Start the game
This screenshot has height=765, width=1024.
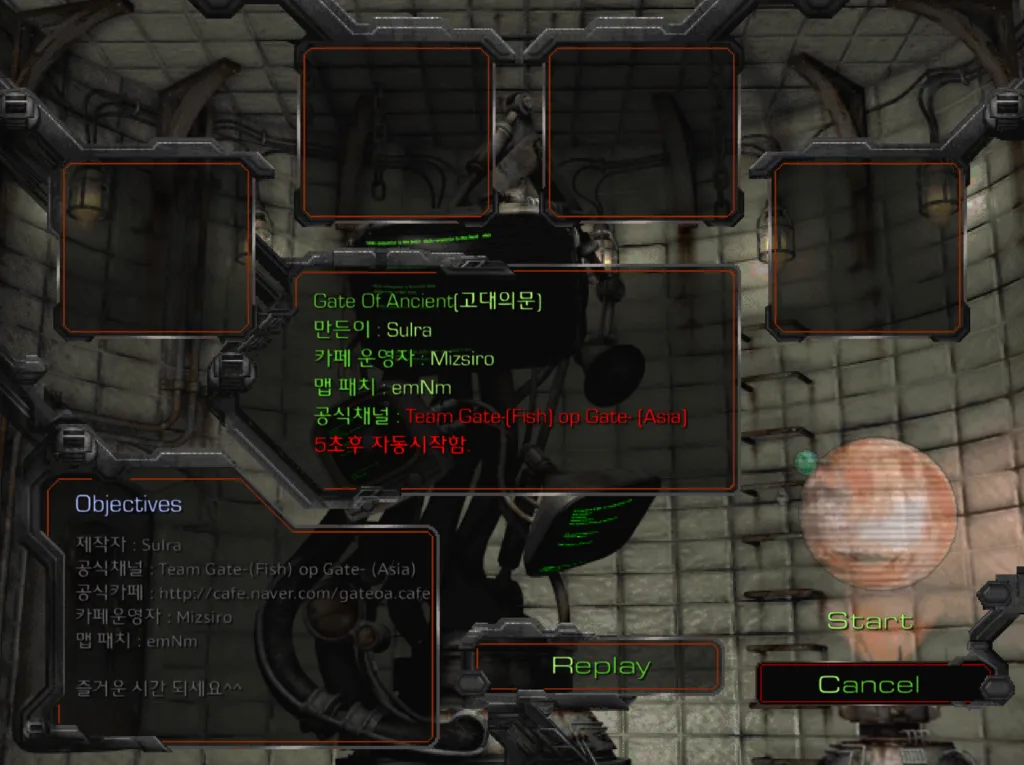tap(870, 621)
